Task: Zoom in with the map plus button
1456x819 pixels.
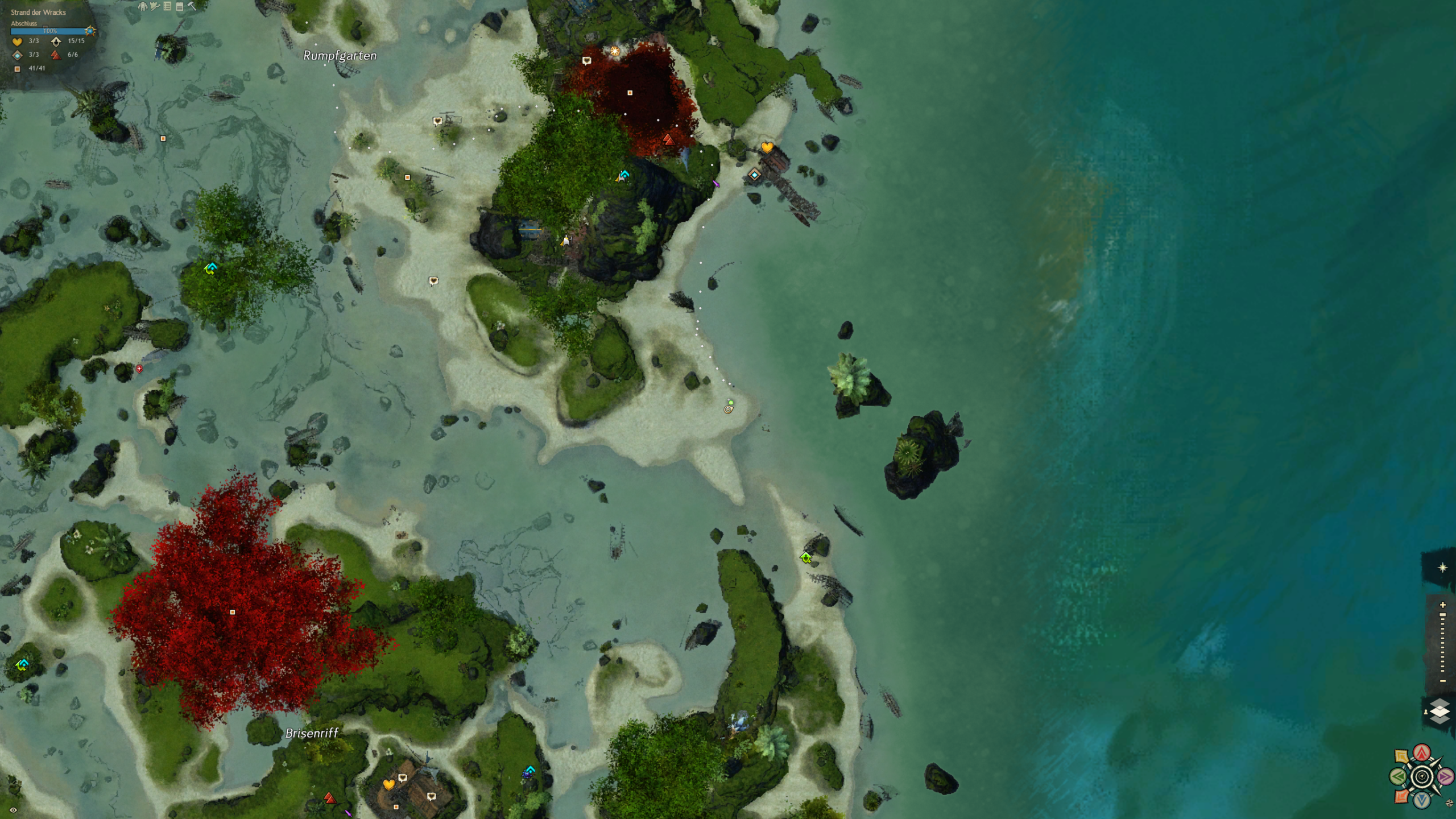Action: [x=1442, y=605]
